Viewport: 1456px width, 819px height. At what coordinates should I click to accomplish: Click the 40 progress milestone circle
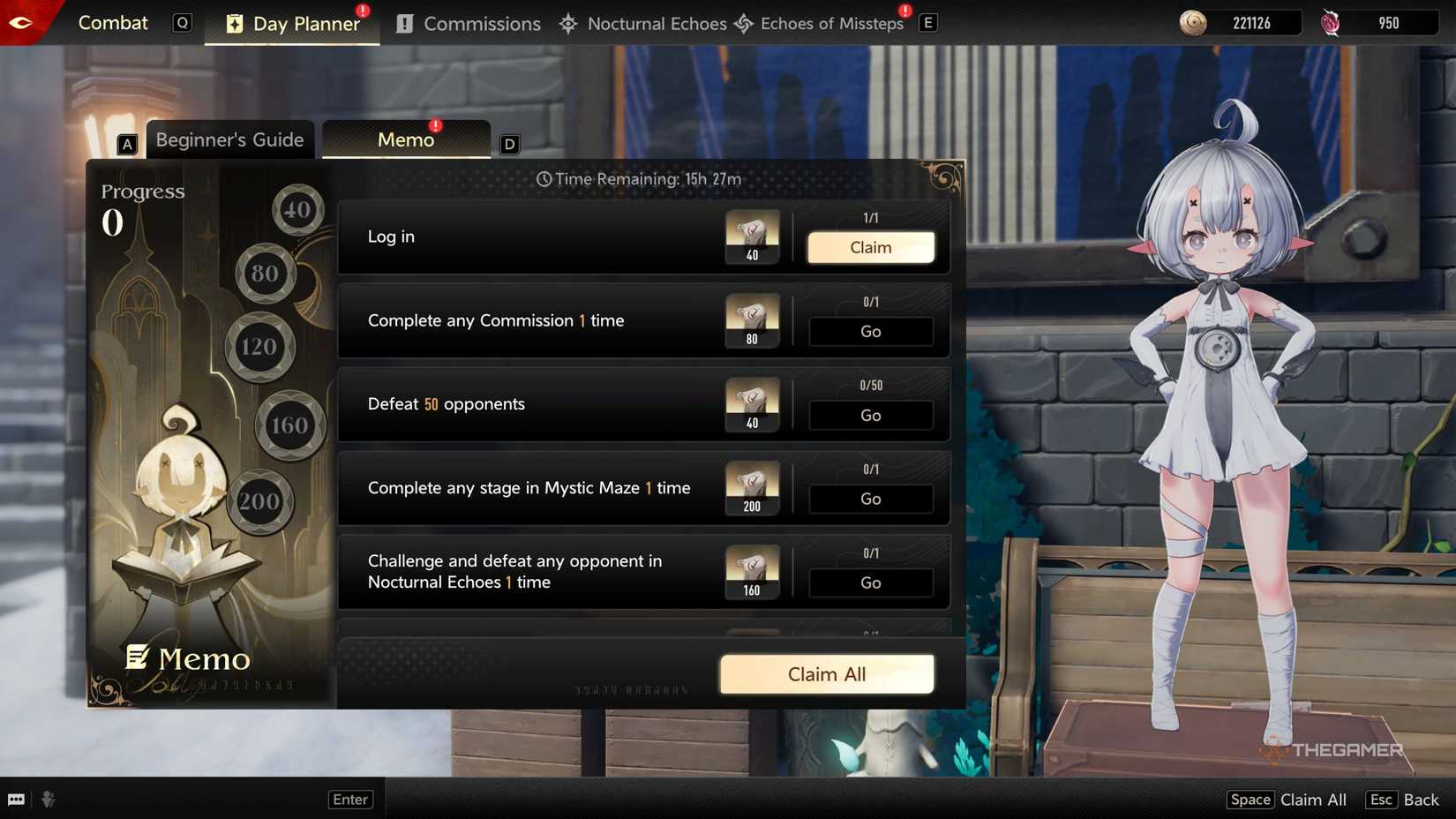297,210
